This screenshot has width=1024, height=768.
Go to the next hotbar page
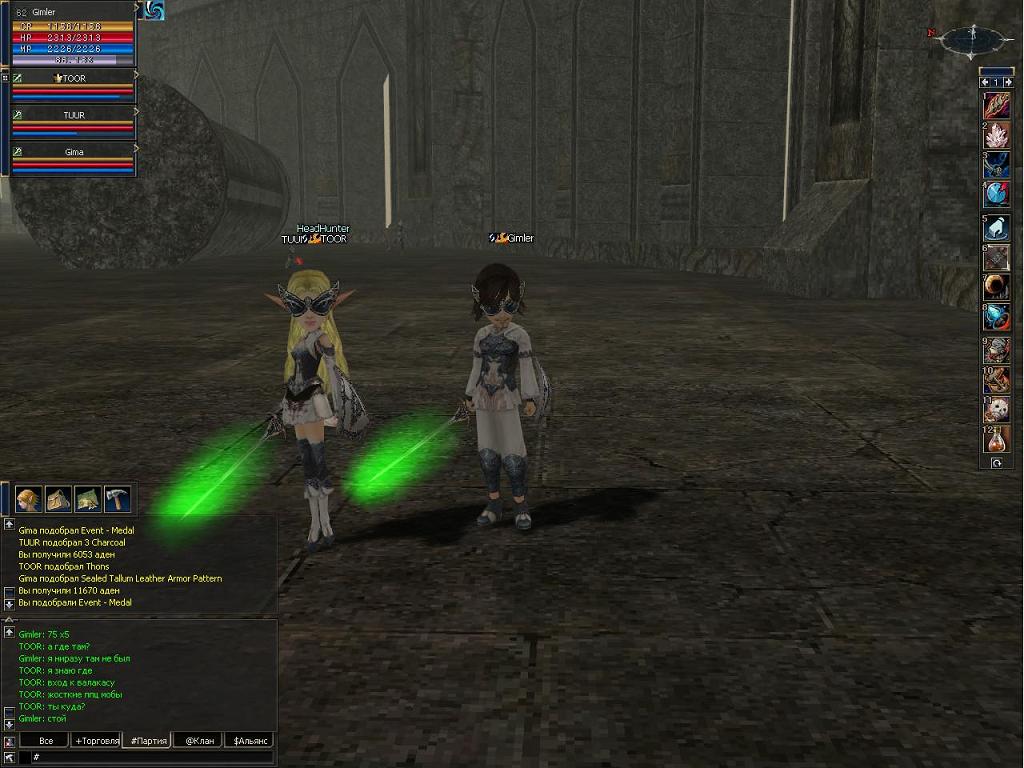pyautogui.click(x=1009, y=82)
